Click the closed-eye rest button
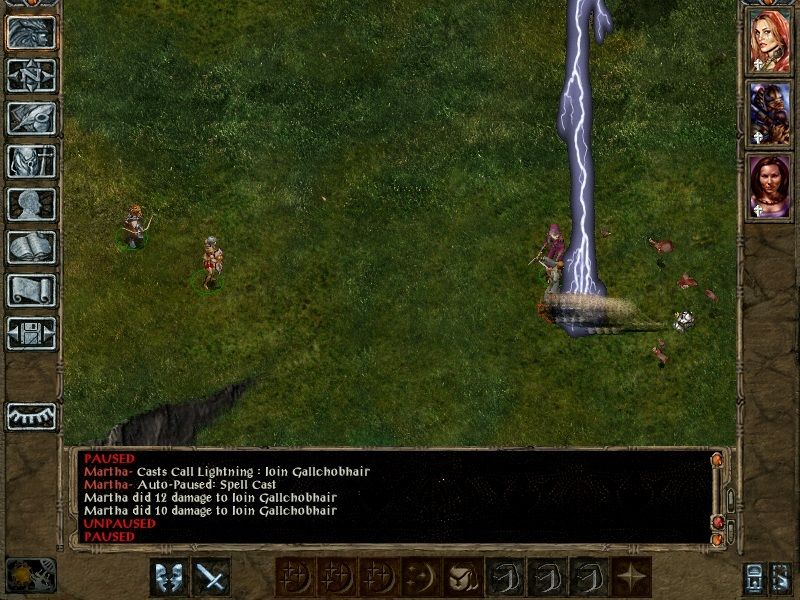 click(x=31, y=415)
